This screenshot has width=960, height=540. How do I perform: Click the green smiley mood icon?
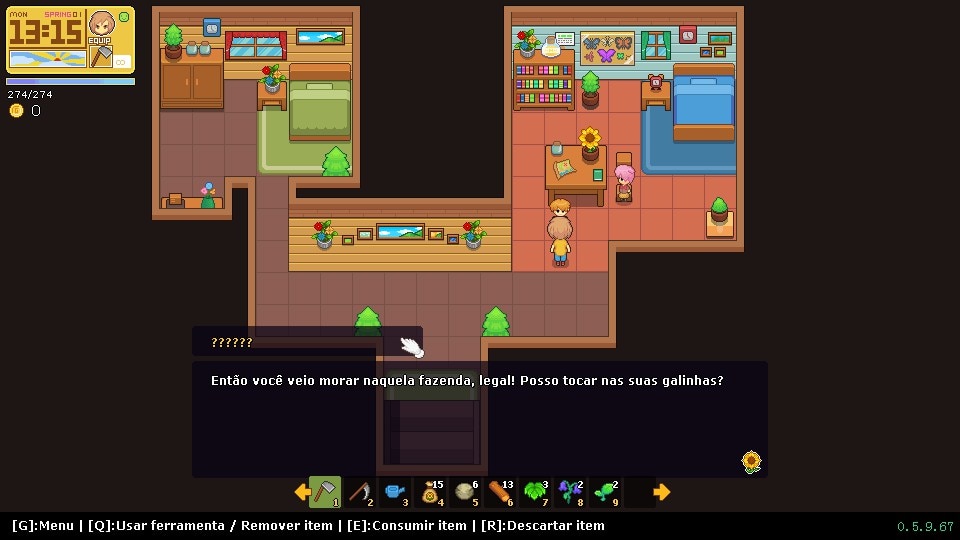[x=125, y=16]
